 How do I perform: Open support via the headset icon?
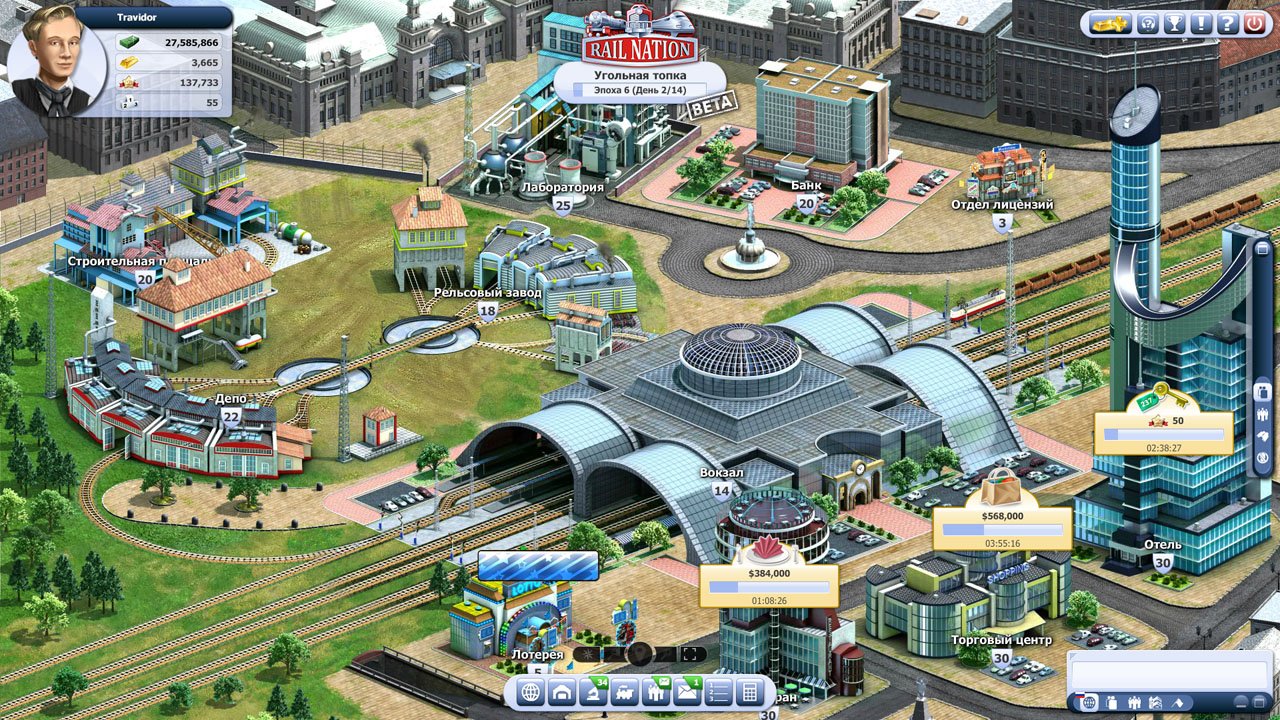pyautogui.click(x=1147, y=24)
